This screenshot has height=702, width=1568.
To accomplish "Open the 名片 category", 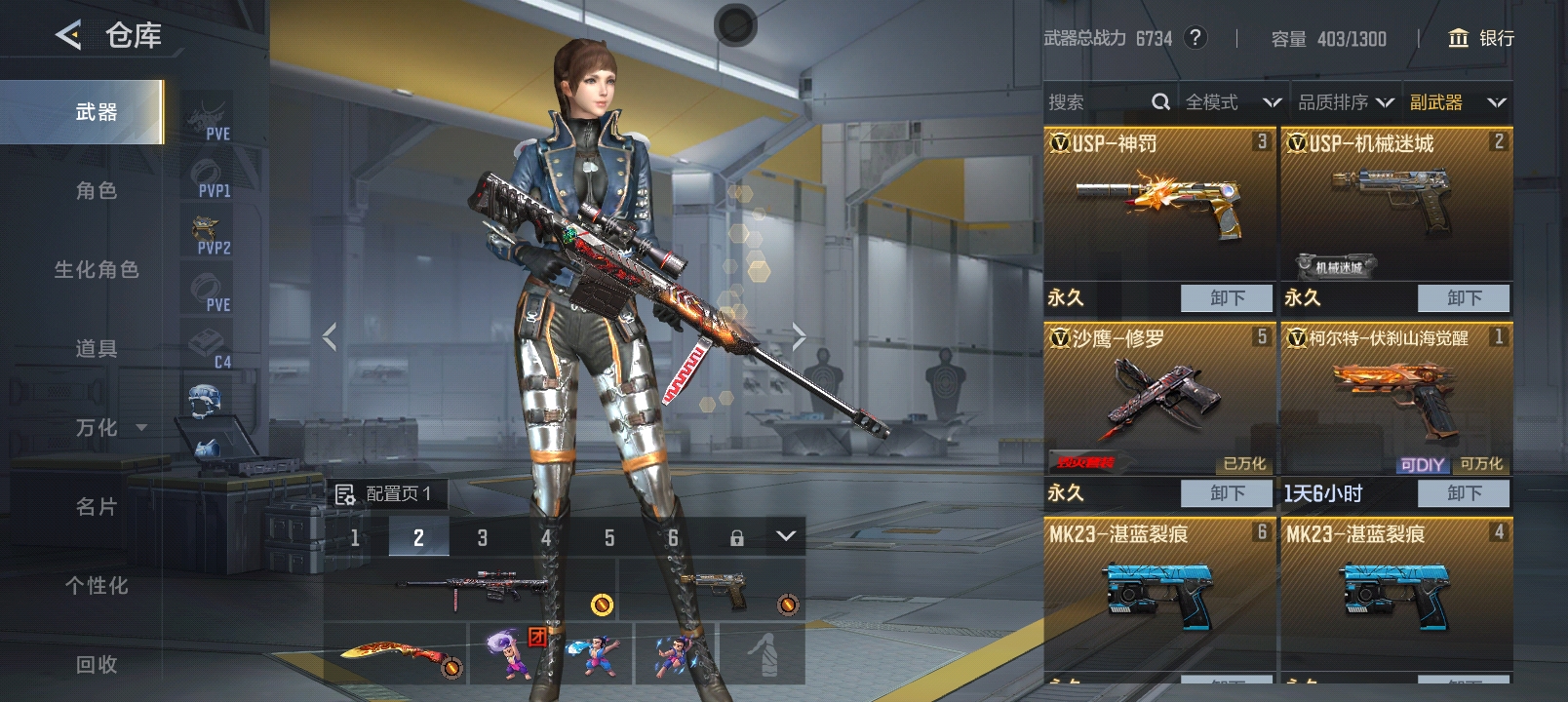I will [x=96, y=506].
